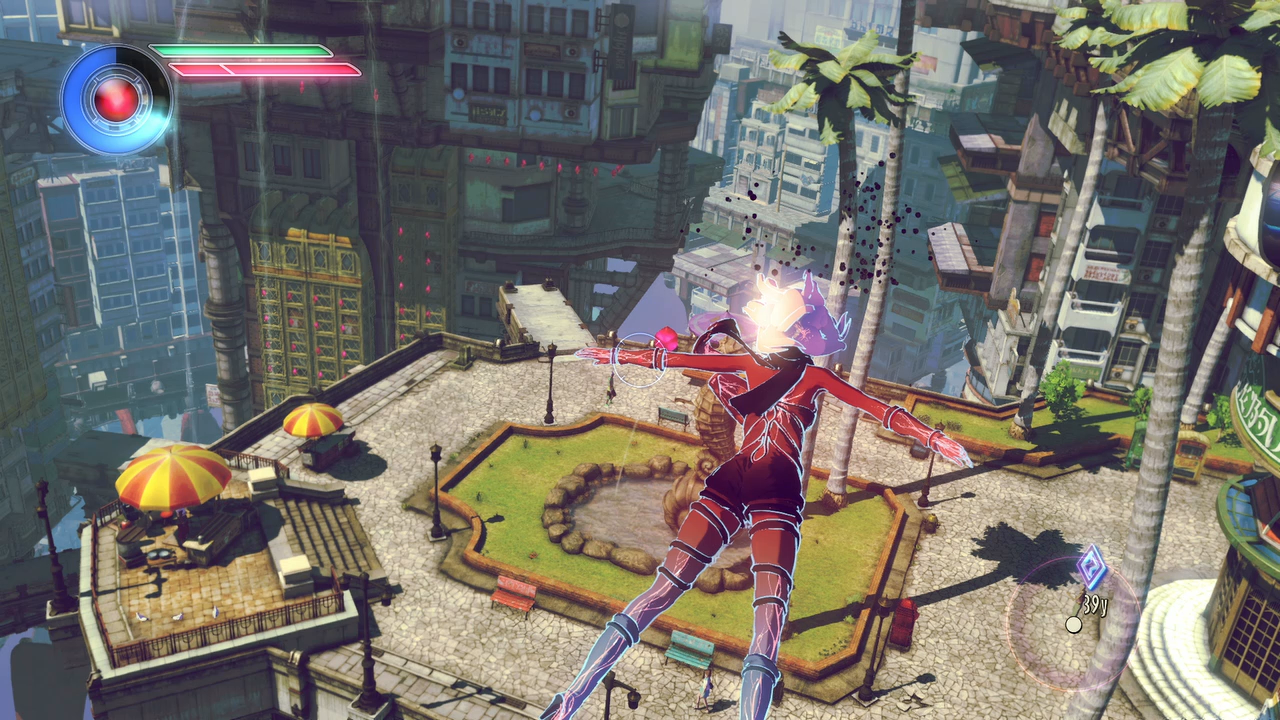Select the purple diamond objective waypoint marker
The height and width of the screenshot is (720, 1280).
(1093, 569)
